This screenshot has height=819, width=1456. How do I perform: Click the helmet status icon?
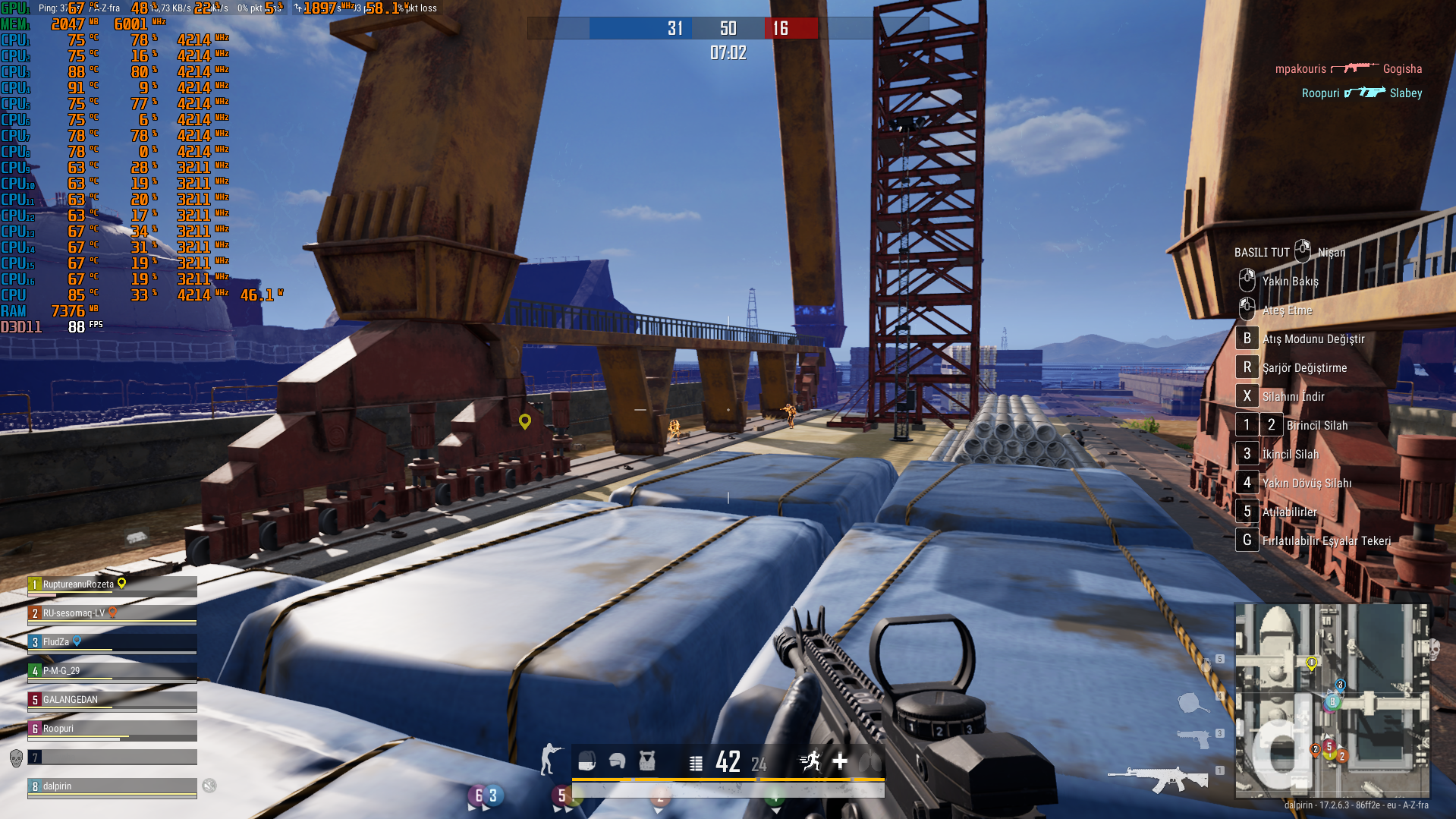pos(617,761)
